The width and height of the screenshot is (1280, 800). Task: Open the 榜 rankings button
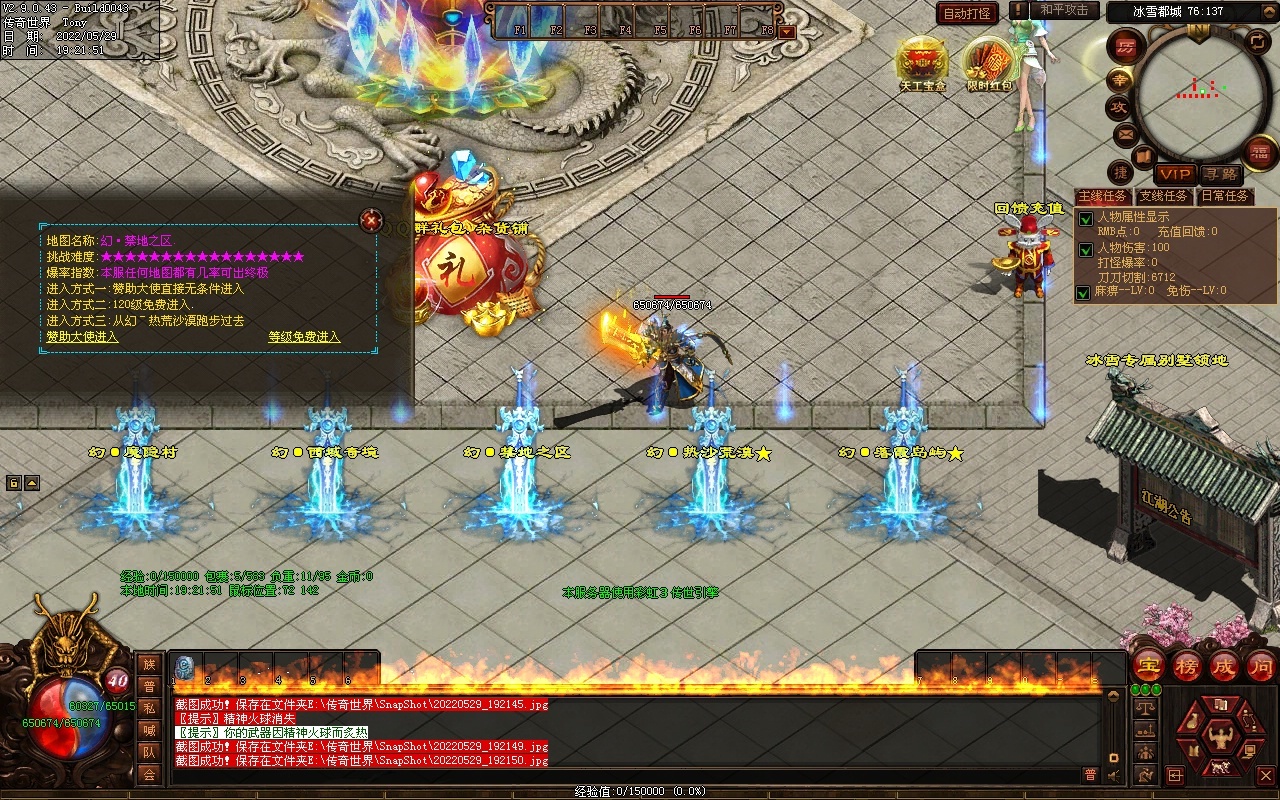point(1187,666)
